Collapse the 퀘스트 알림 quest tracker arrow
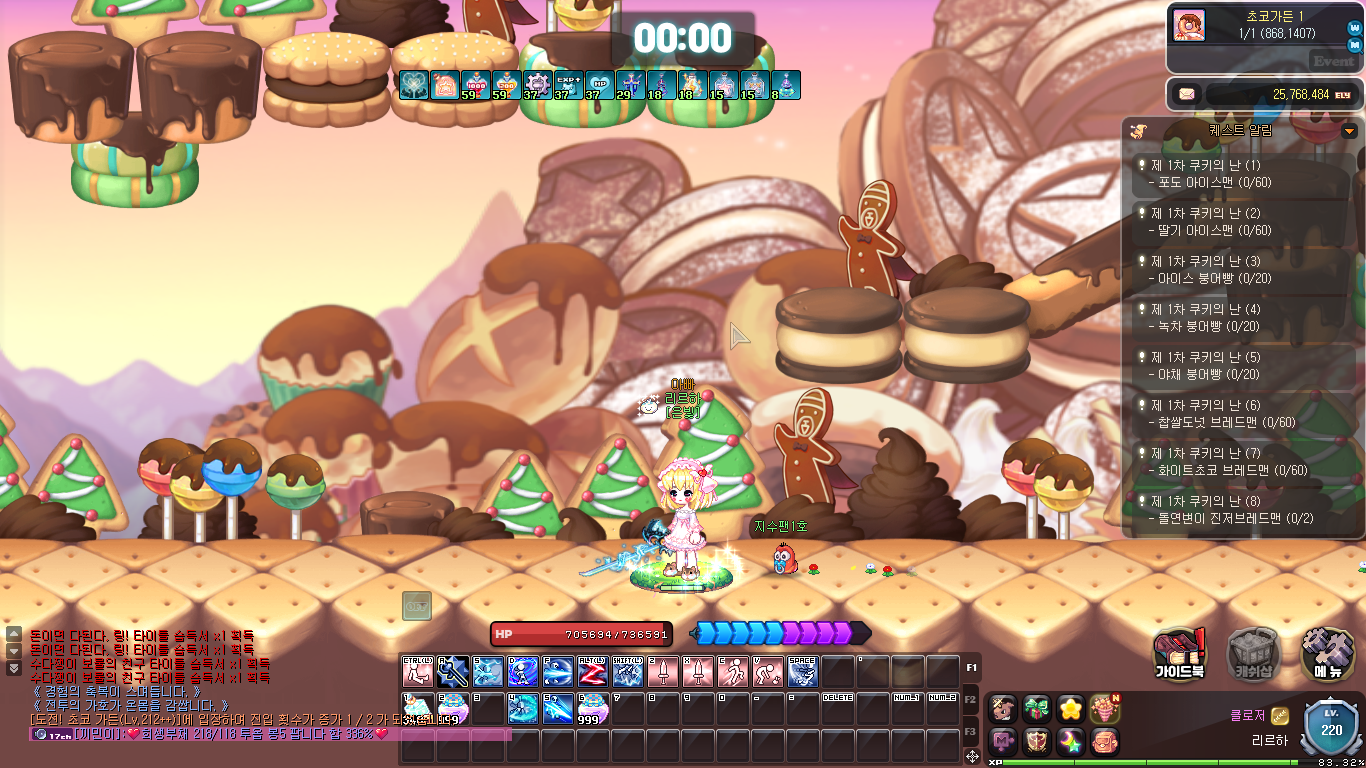The image size is (1366, 768). click(1350, 131)
